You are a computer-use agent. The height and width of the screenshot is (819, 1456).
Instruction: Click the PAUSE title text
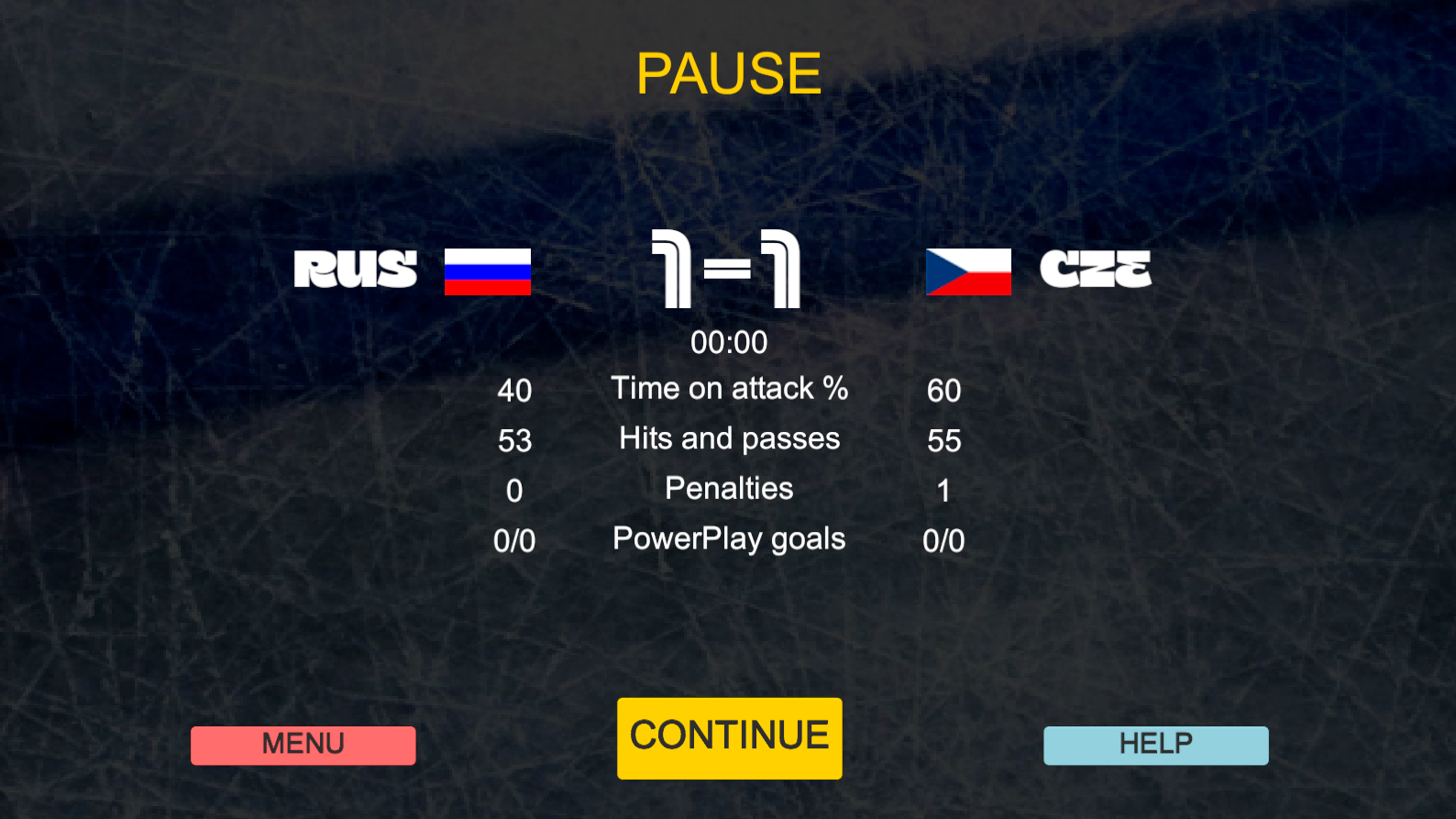coord(728,72)
